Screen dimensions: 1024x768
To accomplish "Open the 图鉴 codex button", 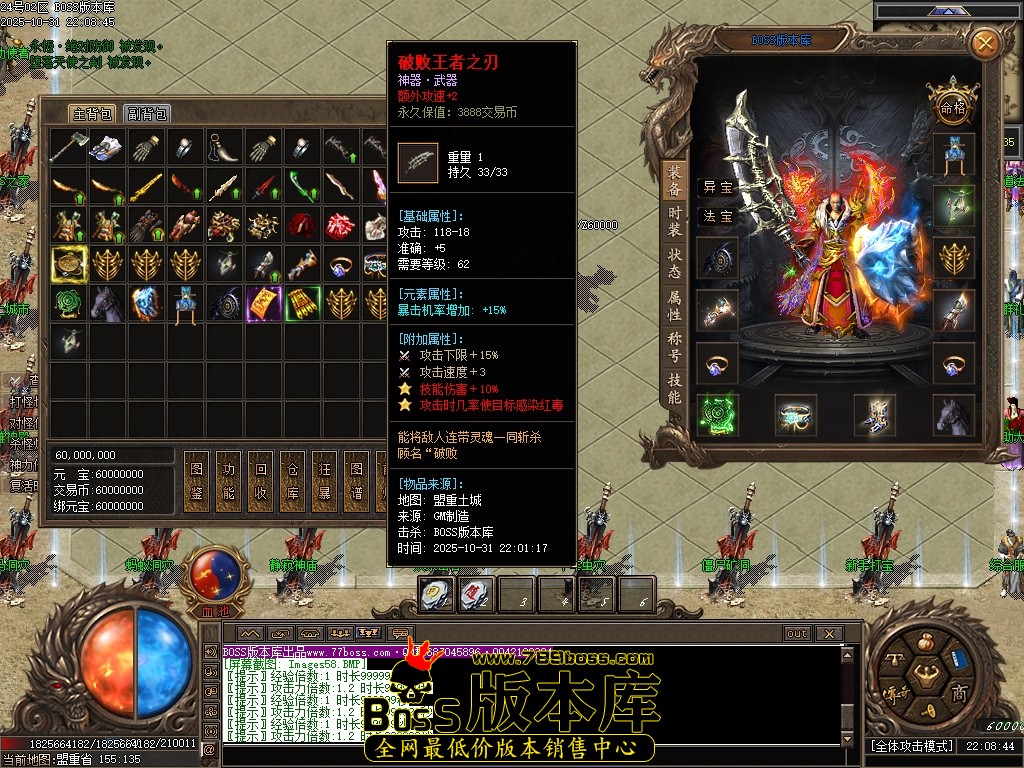I will tap(196, 482).
